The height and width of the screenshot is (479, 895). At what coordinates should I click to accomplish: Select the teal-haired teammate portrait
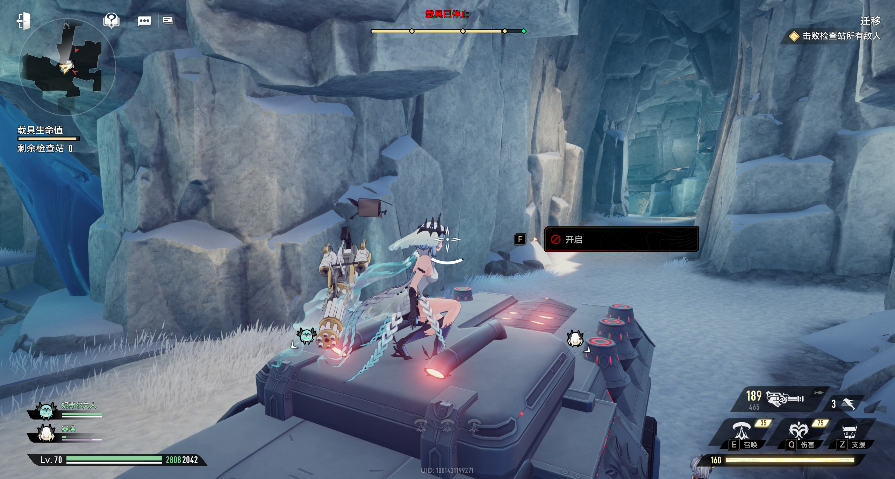pos(45,410)
